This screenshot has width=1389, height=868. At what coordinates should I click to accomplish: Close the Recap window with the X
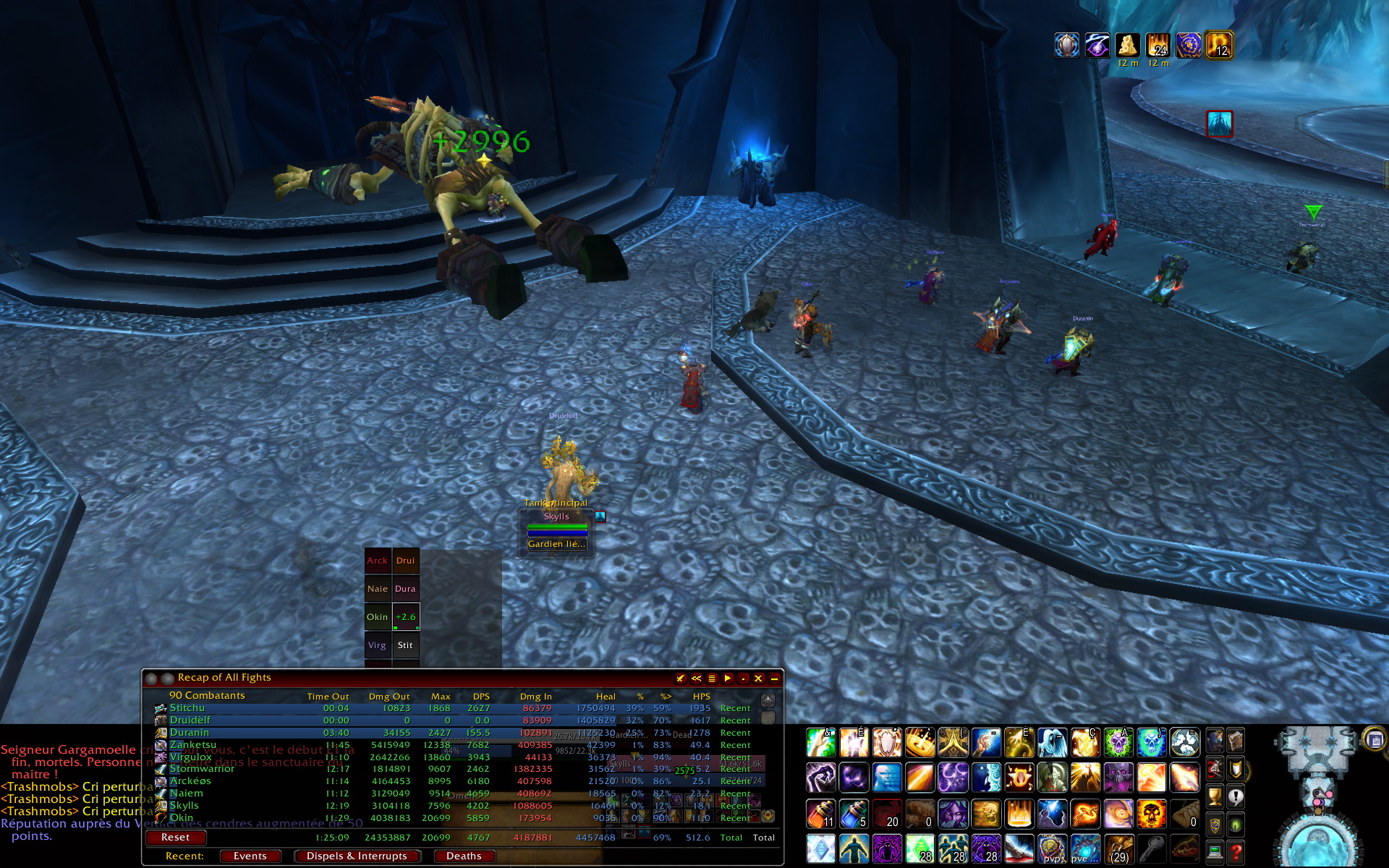click(758, 678)
